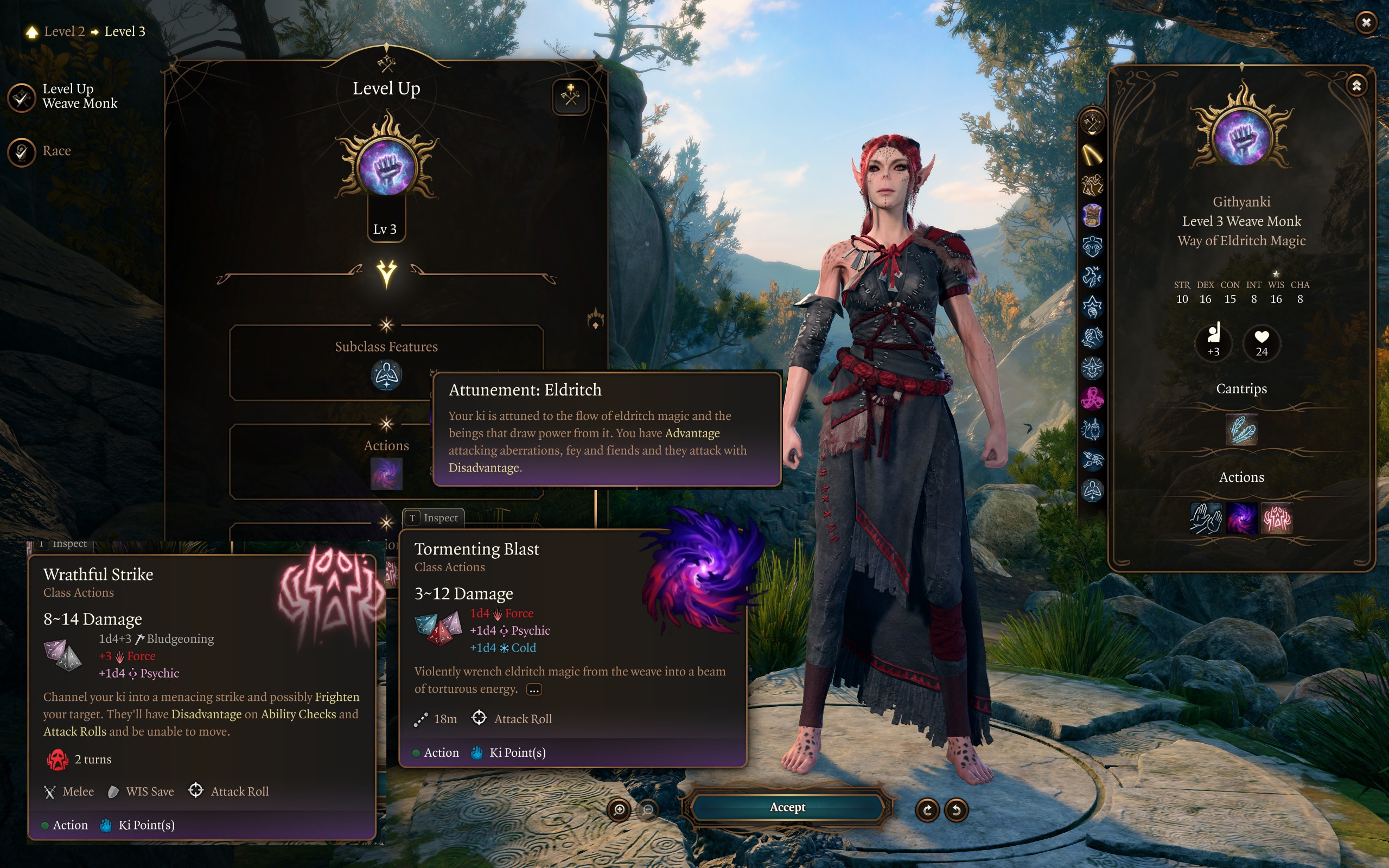Collapse the character summary panel
This screenshot has width=1389, height=868.
coord(1356,86)
